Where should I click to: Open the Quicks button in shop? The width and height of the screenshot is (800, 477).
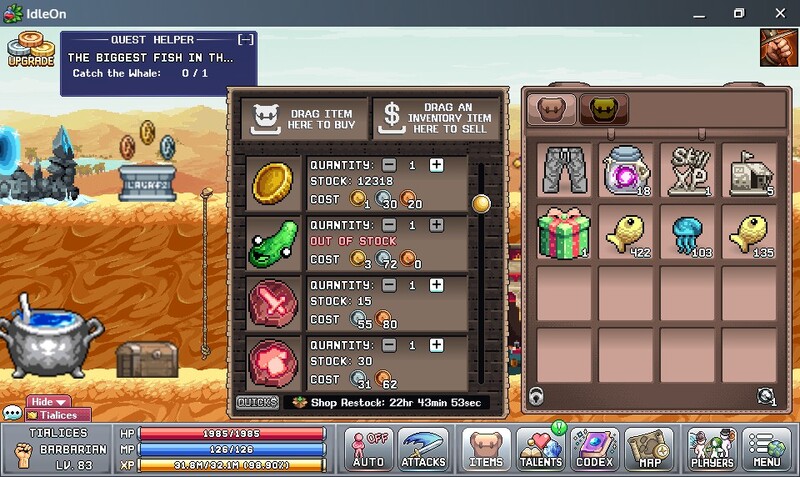(257, 402)
